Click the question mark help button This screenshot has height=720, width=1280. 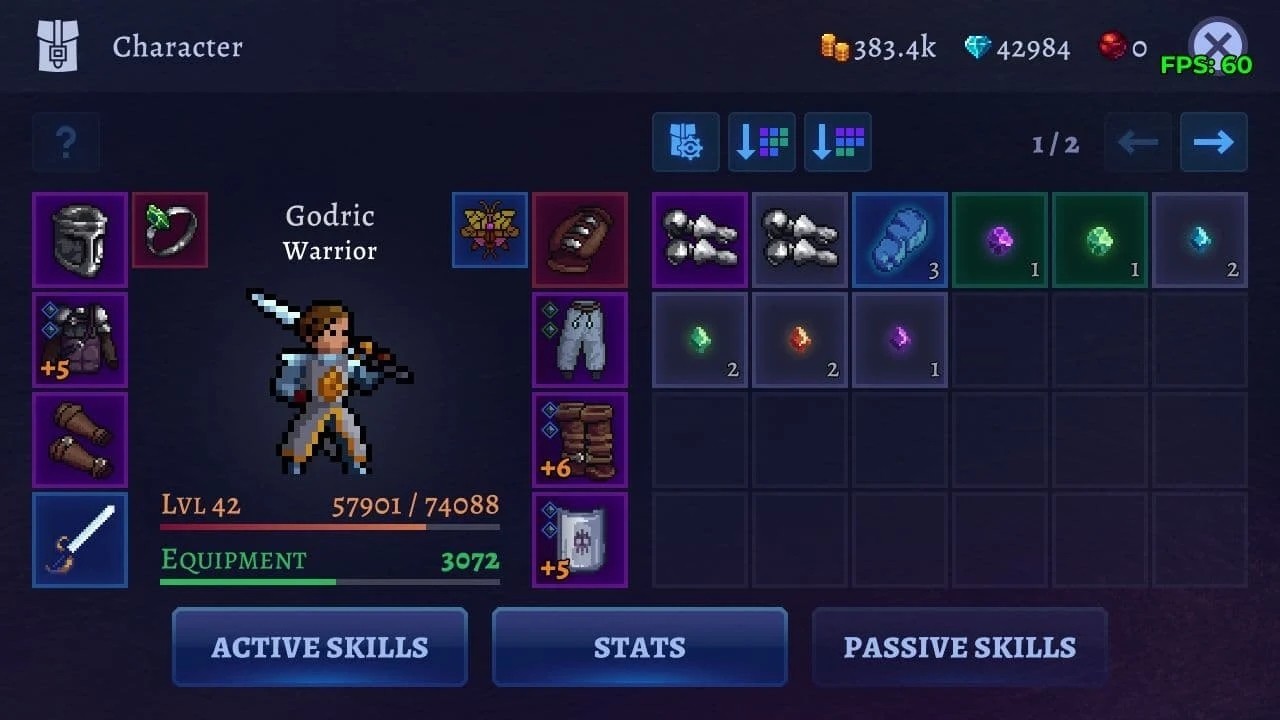coord(66,142)
